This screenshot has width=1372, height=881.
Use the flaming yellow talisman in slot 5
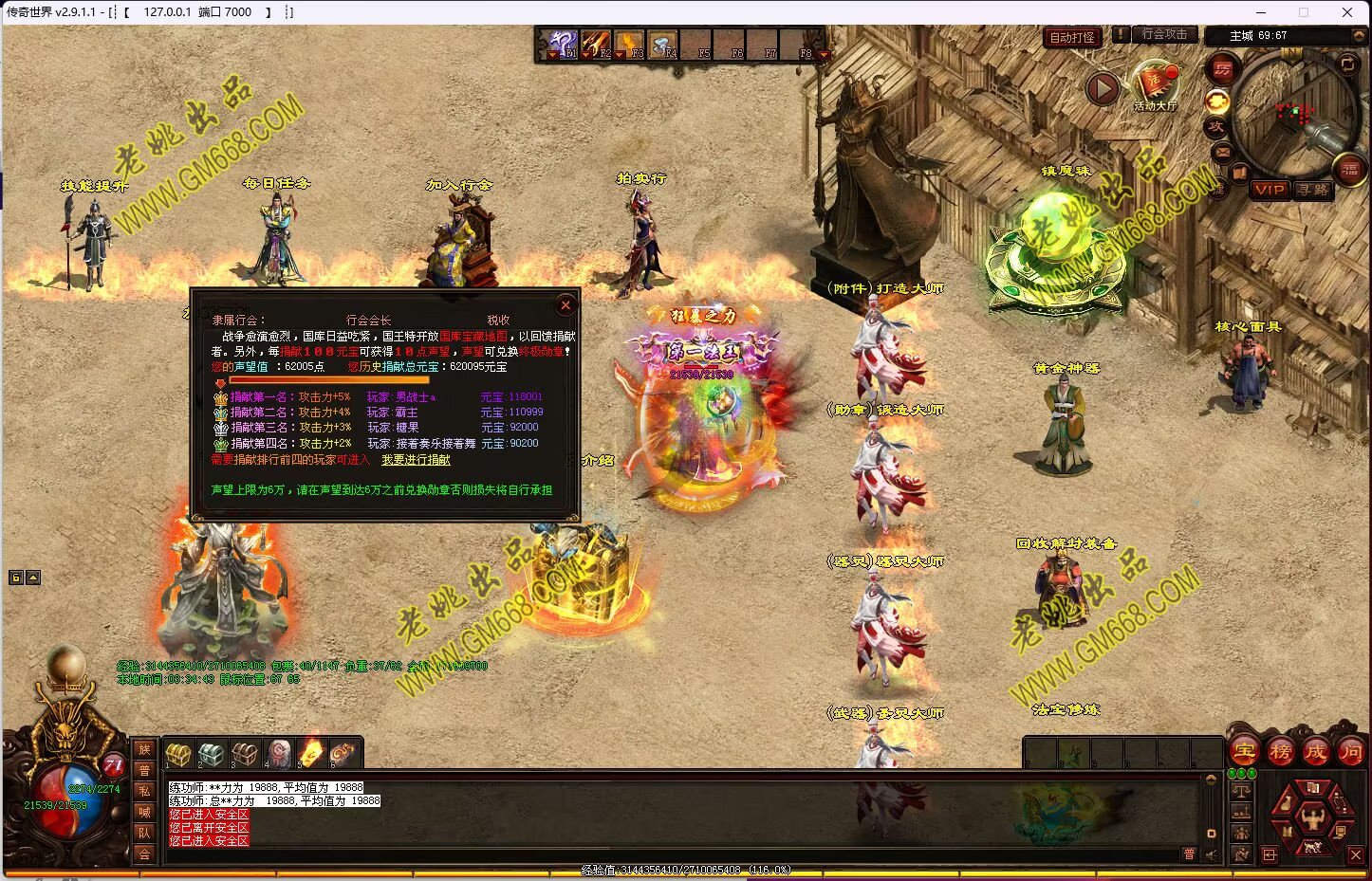point(310,754)
